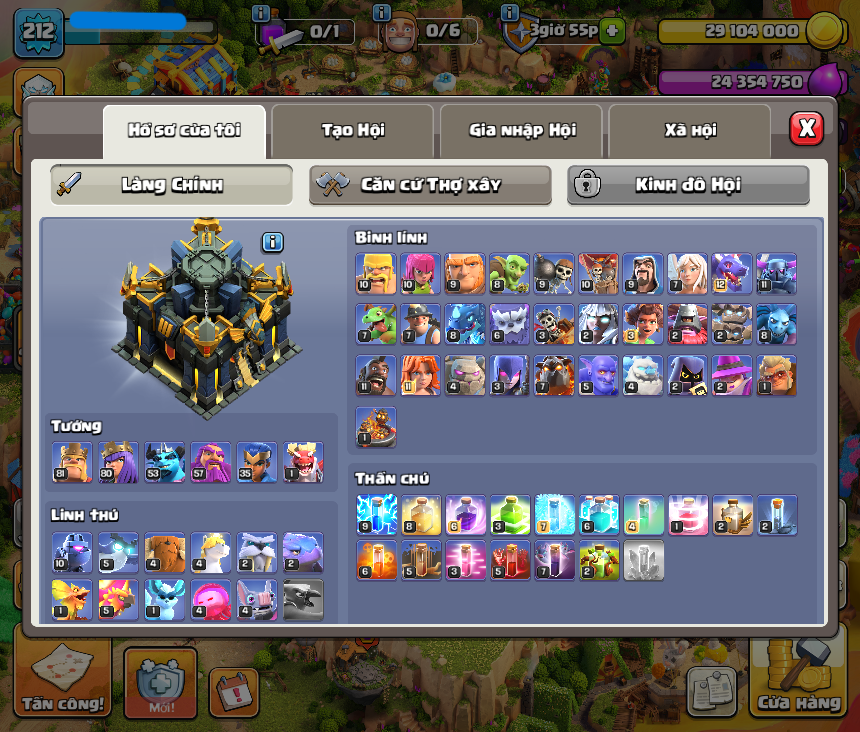Open the level 212 experience badge
The width and height of the screenshot is (860, 732).
(x=38, y=33)
